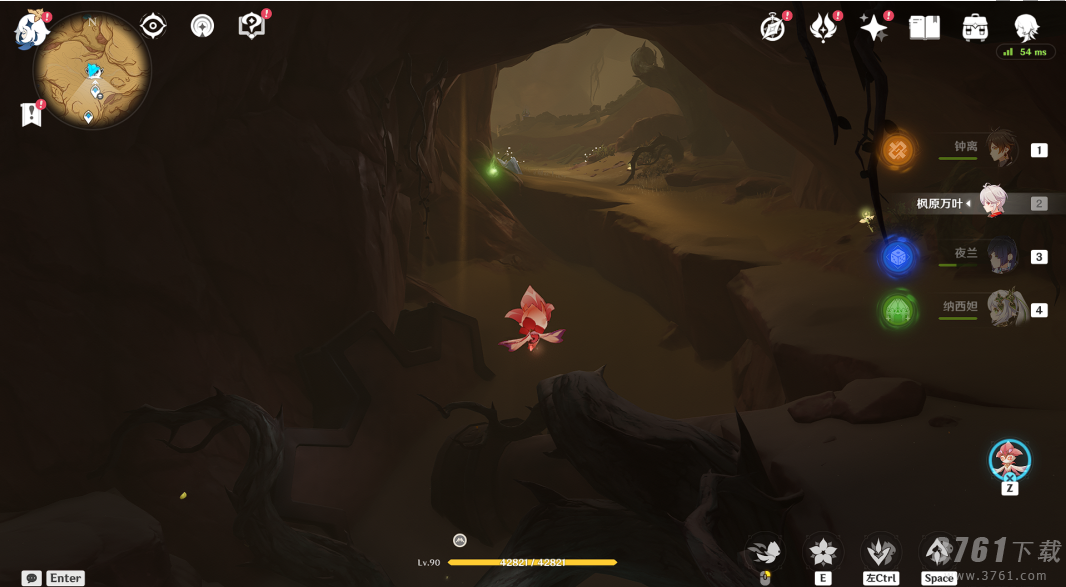Open the chat speech bubble icon
The width and height of the screenshot is (1066, 587).
point(32,578)
